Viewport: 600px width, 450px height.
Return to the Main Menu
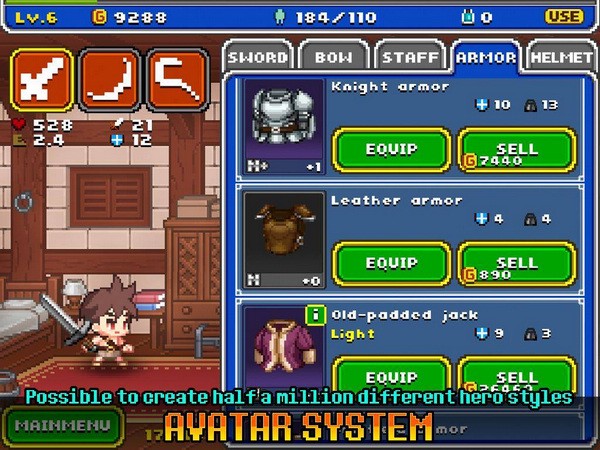tap(62, 425)
